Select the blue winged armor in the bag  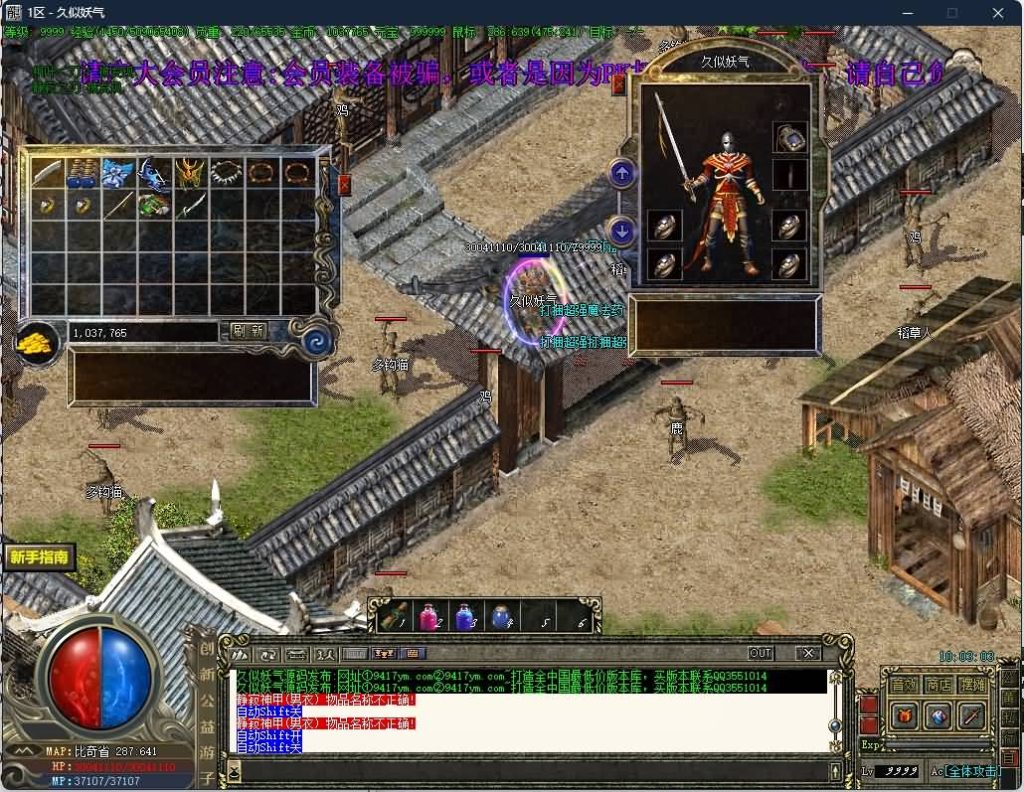118,173
